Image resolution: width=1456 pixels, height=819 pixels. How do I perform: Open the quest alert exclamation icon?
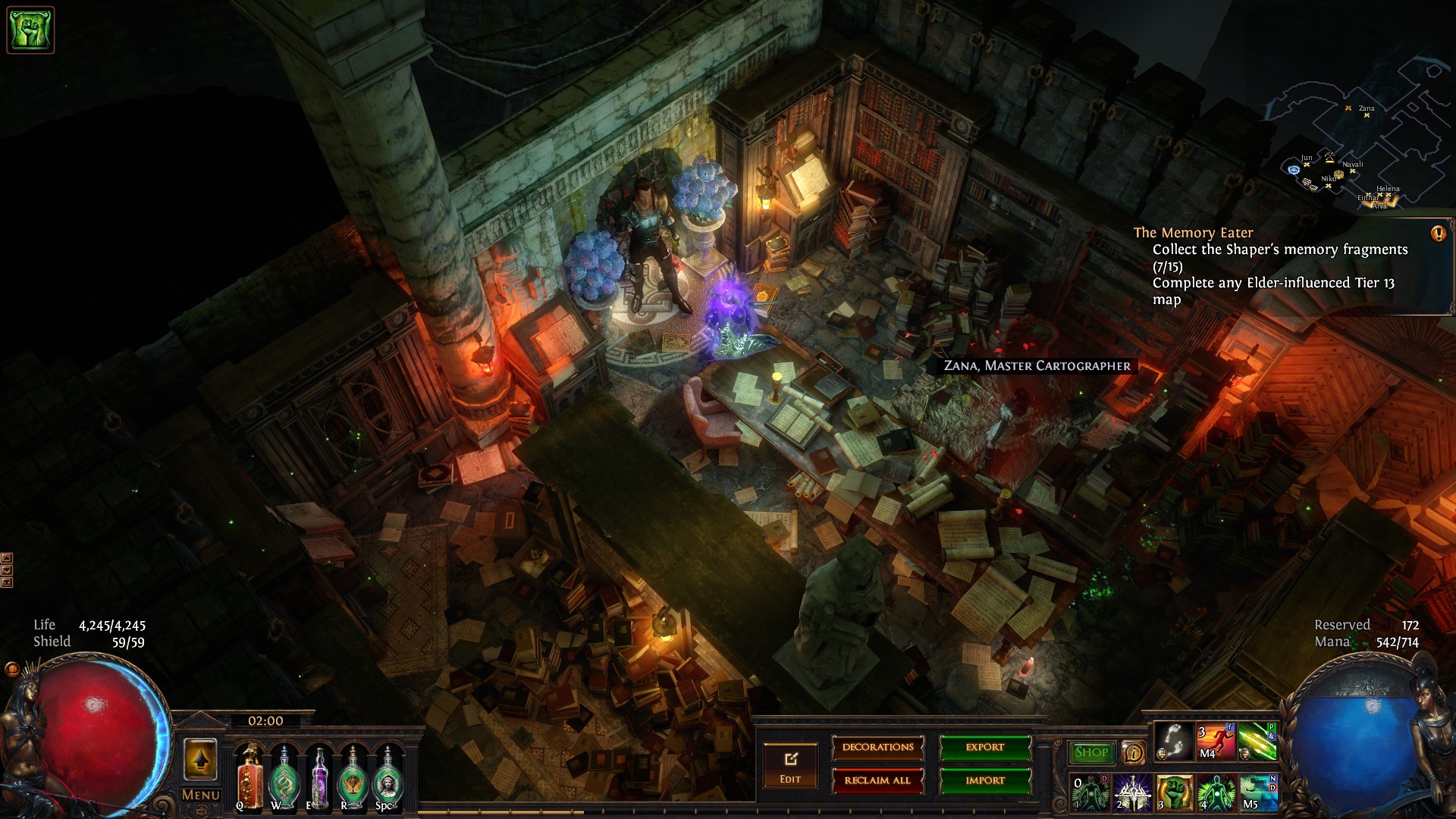[x=1438, y=234]
